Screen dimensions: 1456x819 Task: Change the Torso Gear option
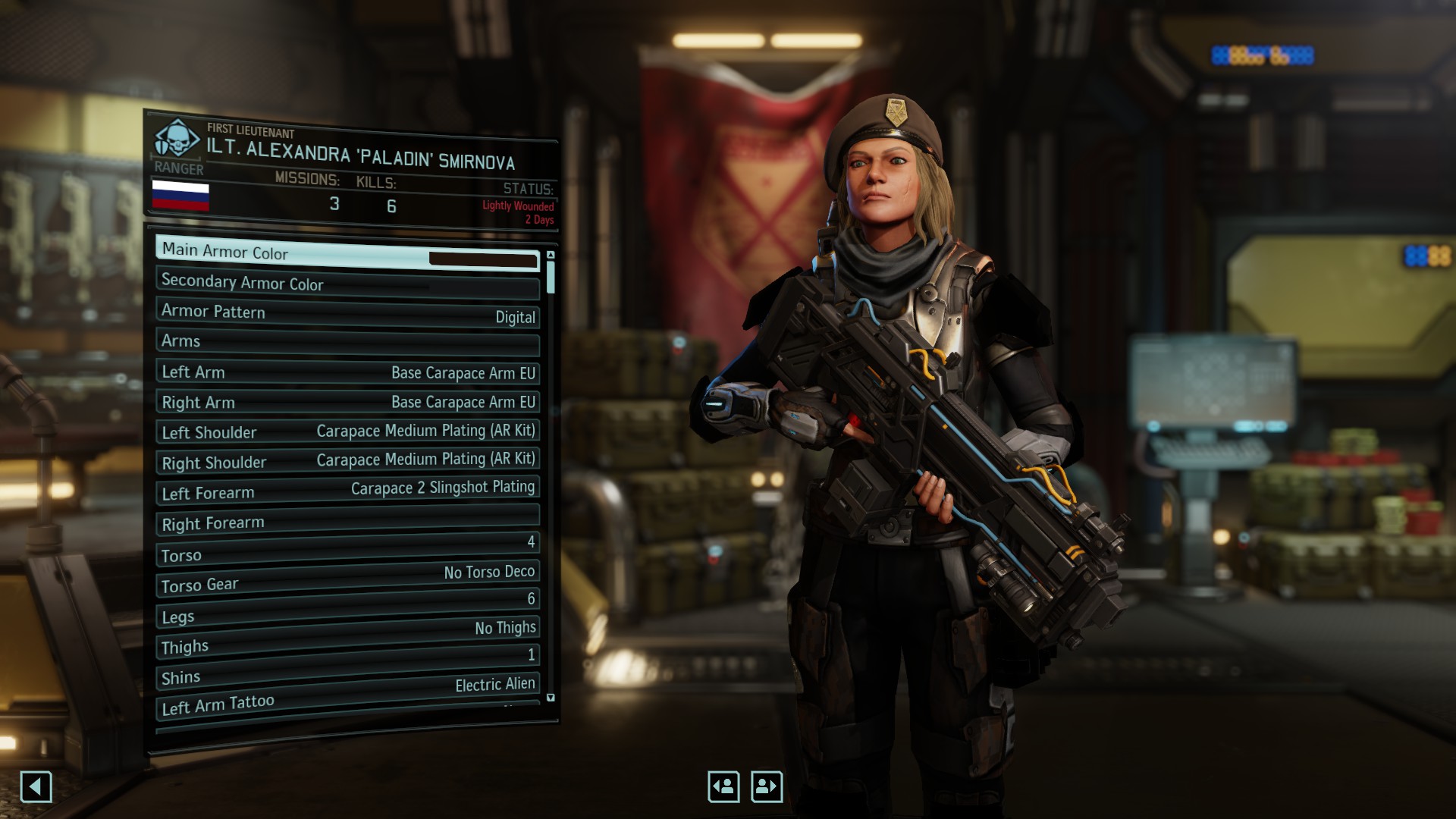click(x=347, y=579)
